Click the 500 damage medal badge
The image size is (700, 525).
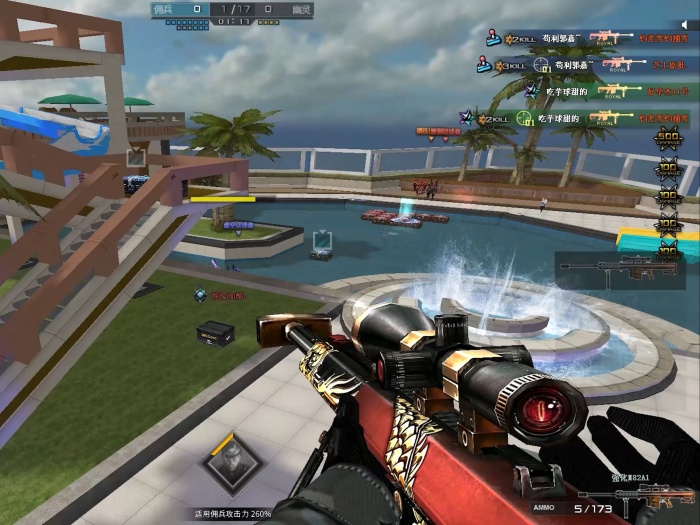(x=667, y=139)
